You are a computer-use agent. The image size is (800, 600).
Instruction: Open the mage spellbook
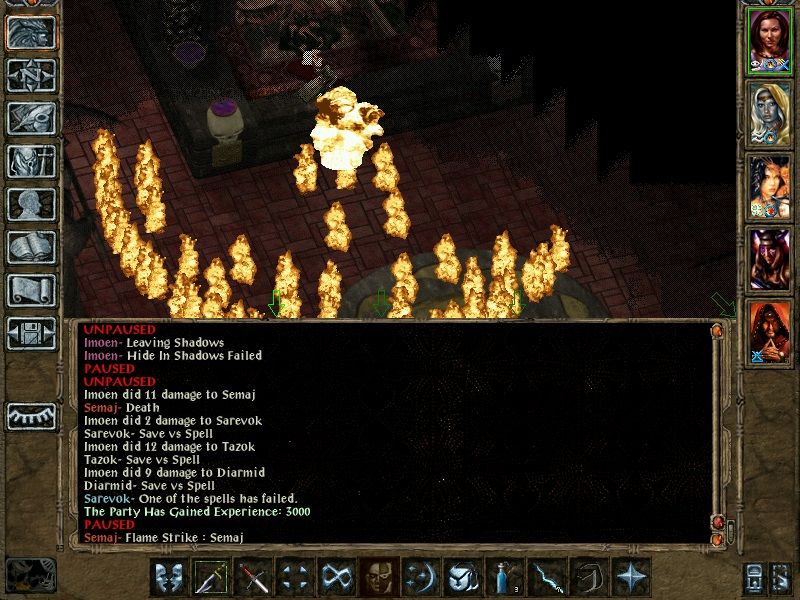click(30, 247)
